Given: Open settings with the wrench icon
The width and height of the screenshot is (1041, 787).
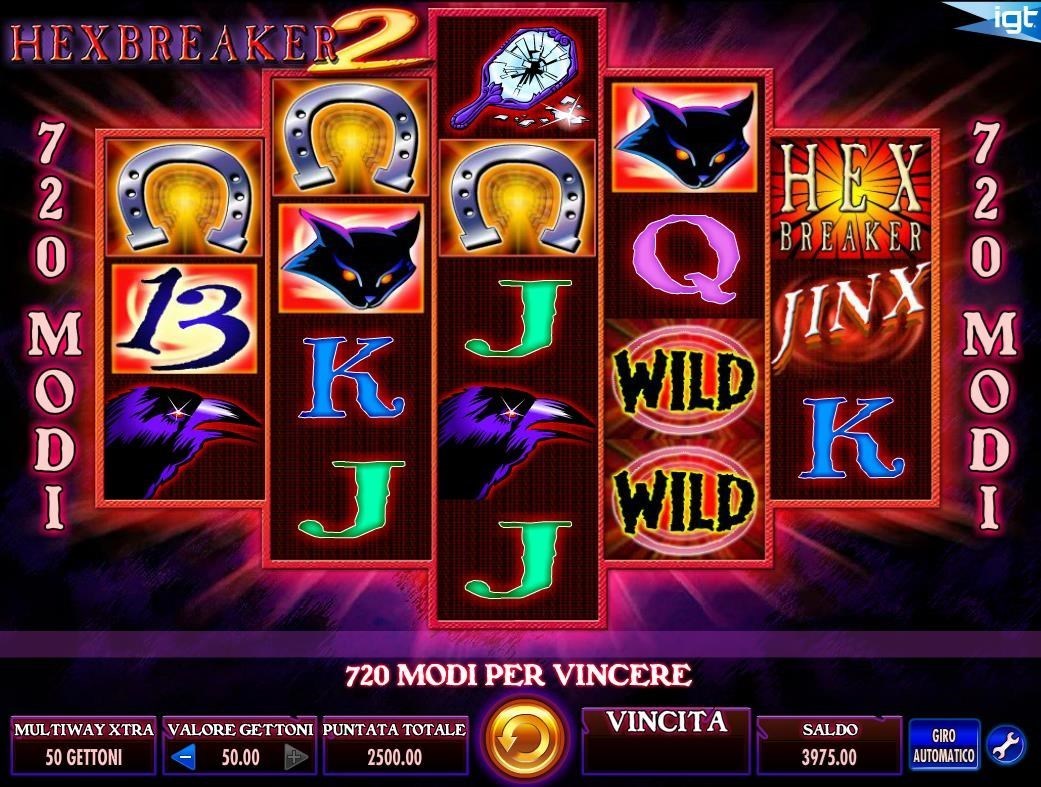Looking at the screenshot, I should click(x=1004, y=745).
